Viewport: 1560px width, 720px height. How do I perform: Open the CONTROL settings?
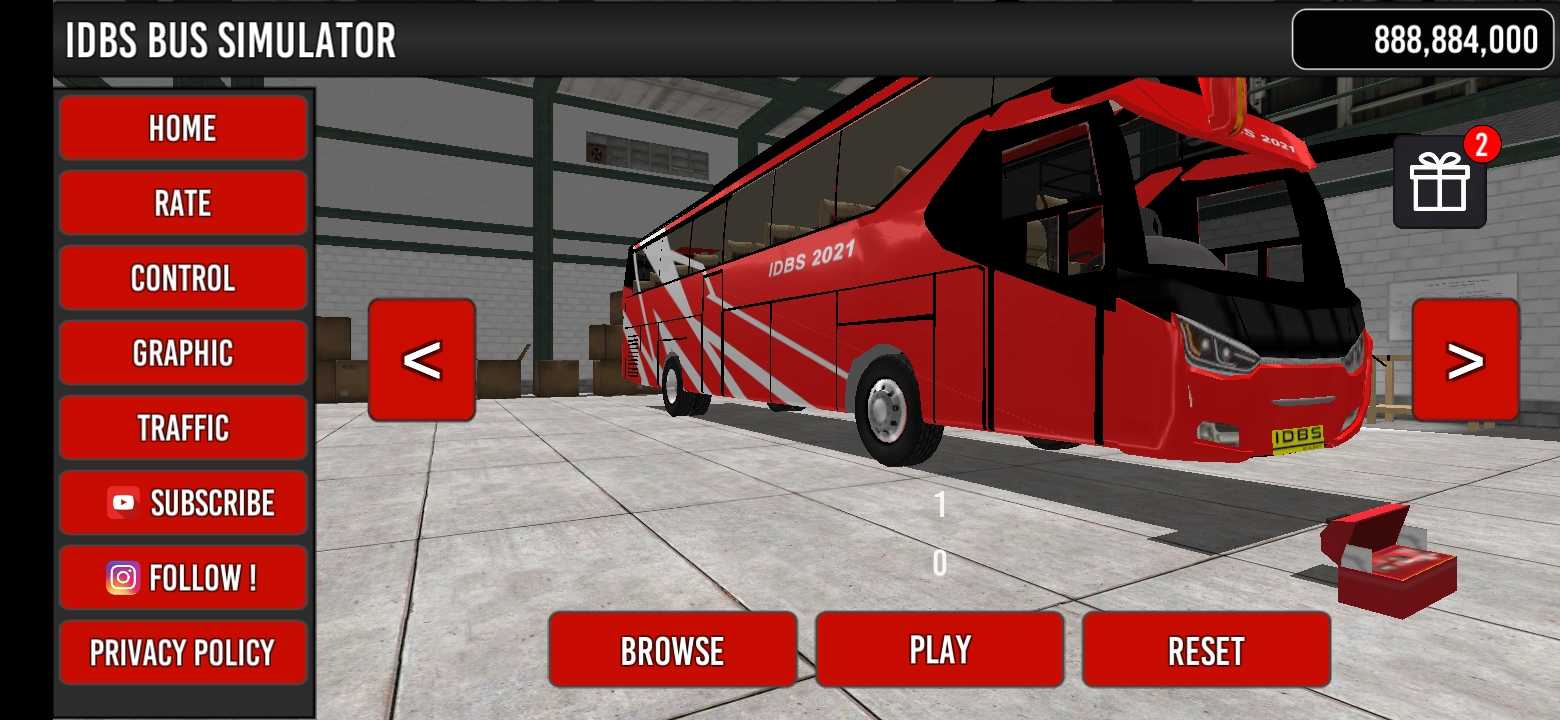coord(183,278)
